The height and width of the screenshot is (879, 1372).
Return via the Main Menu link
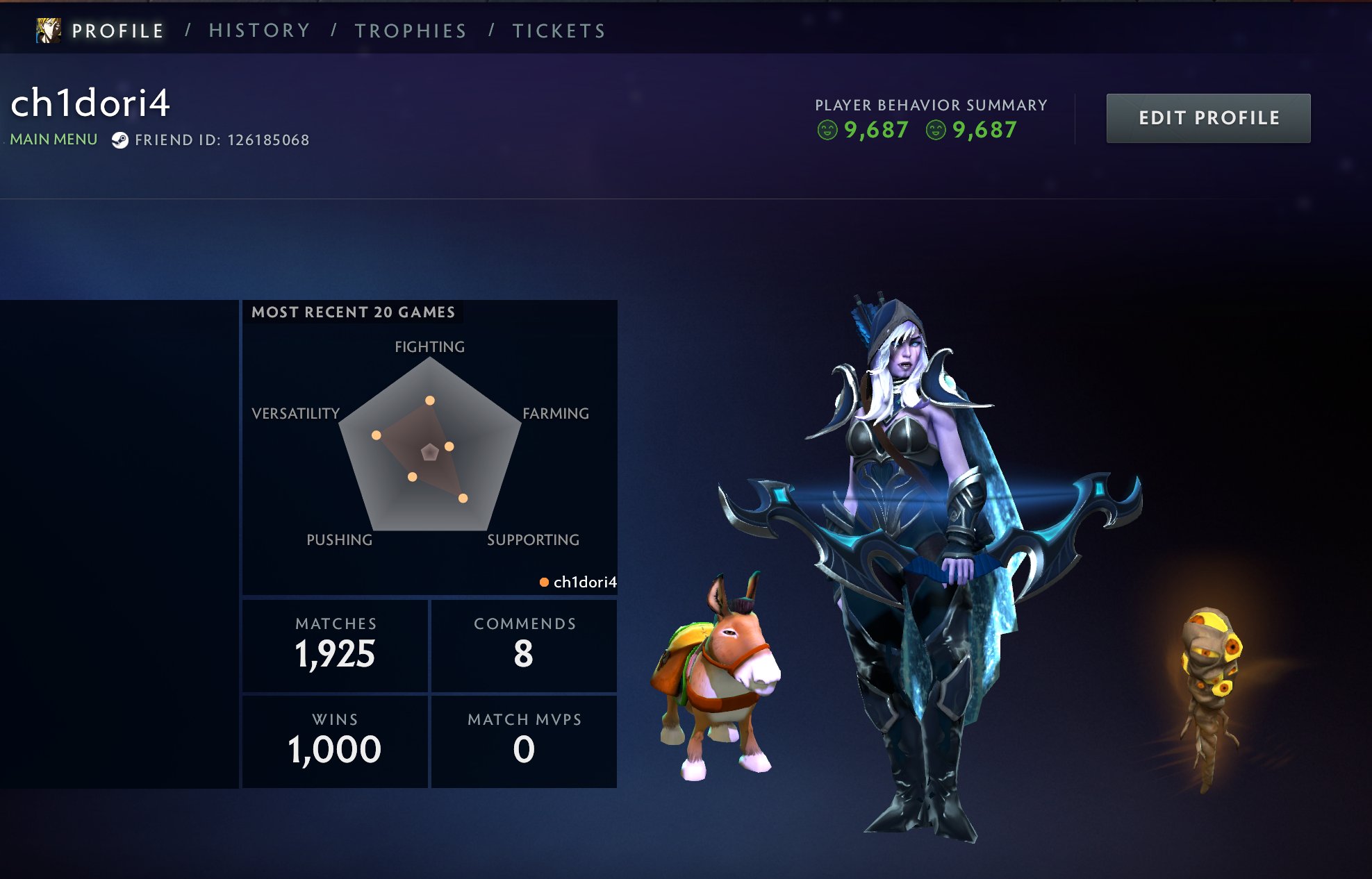coord(53,140)
